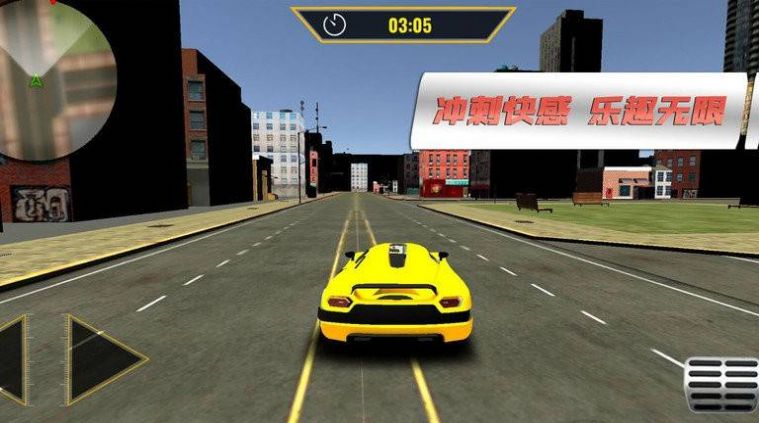This screenshot has width=759, height=423.
Task: Hit the accelerator pedal button
Action: click(x=722, y=384)
